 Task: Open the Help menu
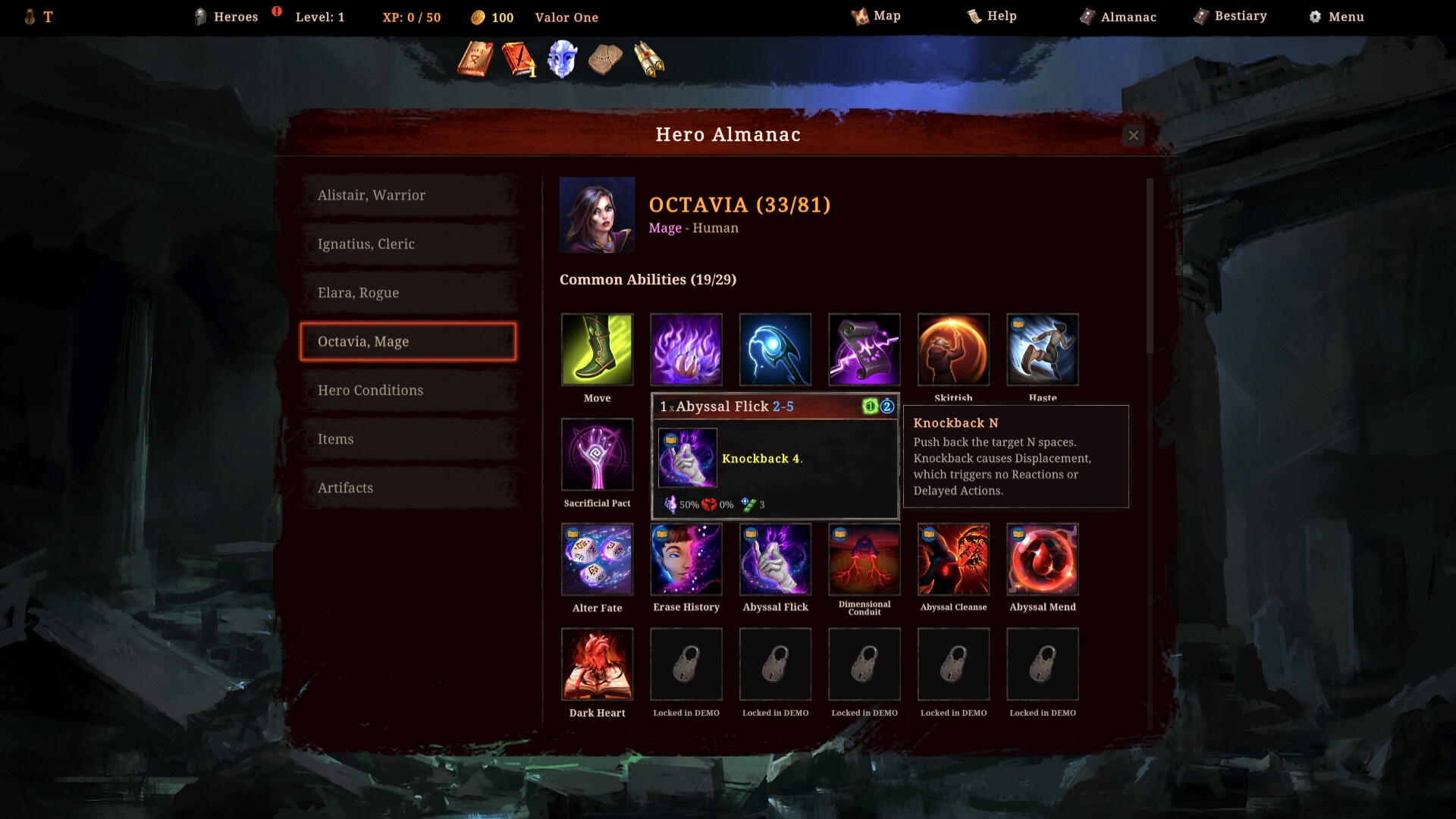(x=992, y=16)
